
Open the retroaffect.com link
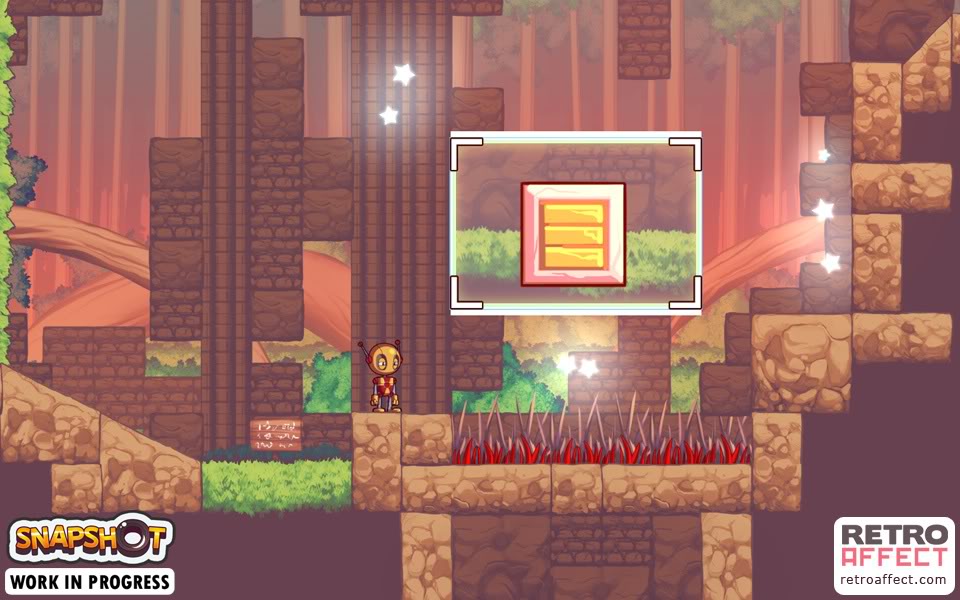click(x=893, y=580)
